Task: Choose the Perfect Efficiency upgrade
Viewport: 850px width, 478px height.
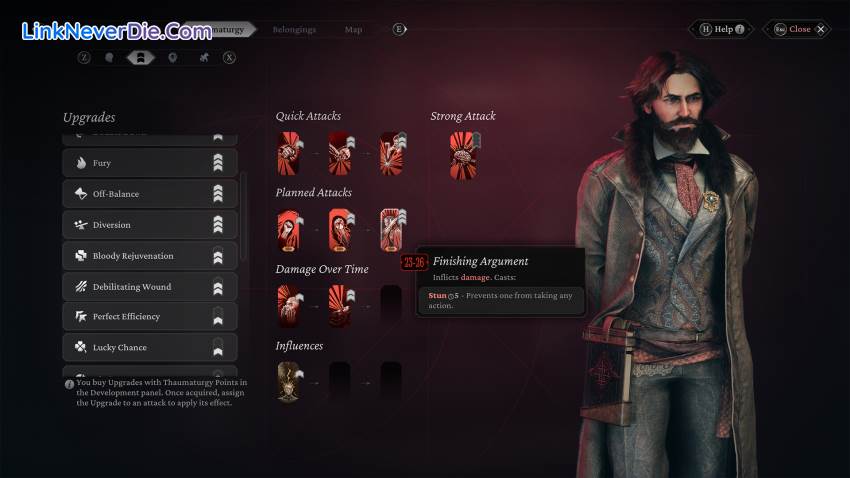Action: (150, 317)
